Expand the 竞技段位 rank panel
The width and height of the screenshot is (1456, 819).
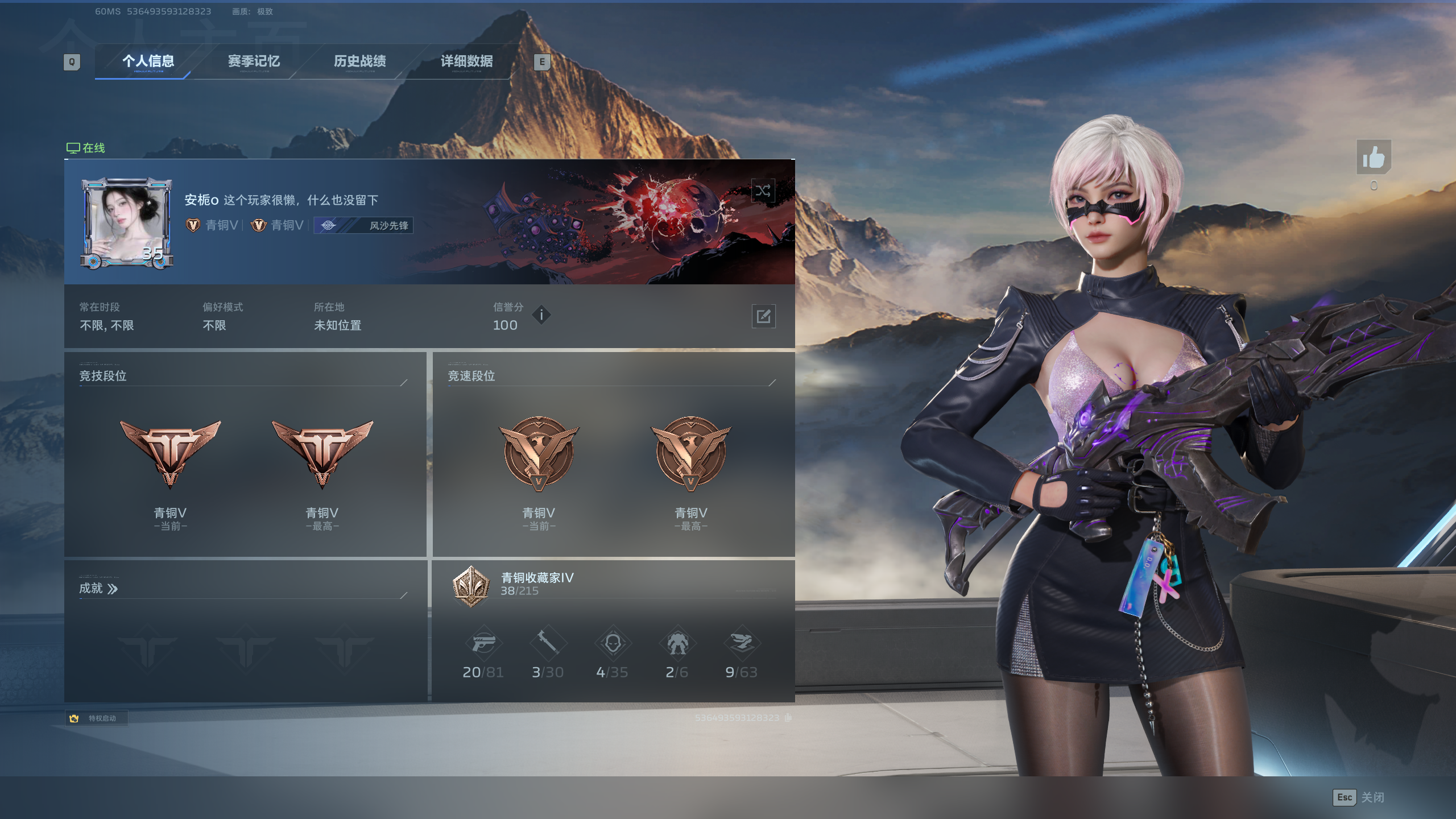tap(404, 382)
